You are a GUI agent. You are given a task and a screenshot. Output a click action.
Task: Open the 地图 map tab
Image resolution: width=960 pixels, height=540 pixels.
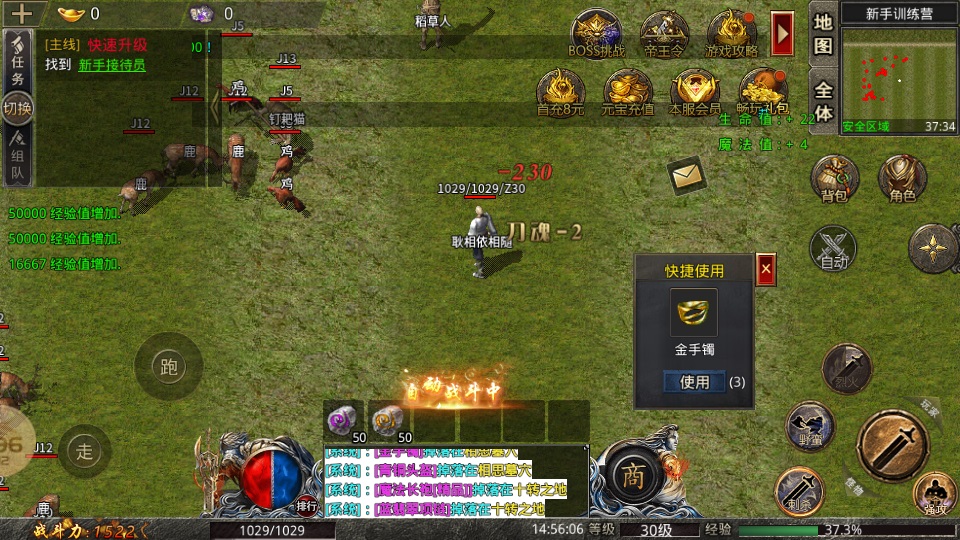tap(823, 33)
